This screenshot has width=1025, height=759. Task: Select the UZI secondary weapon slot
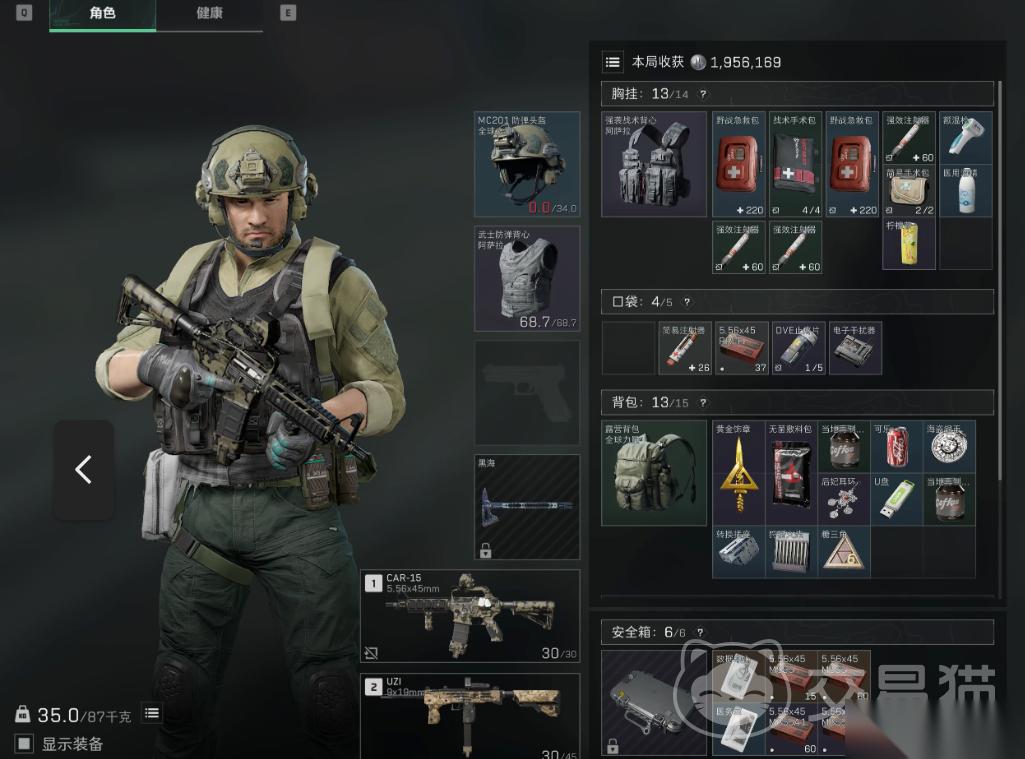470,715
